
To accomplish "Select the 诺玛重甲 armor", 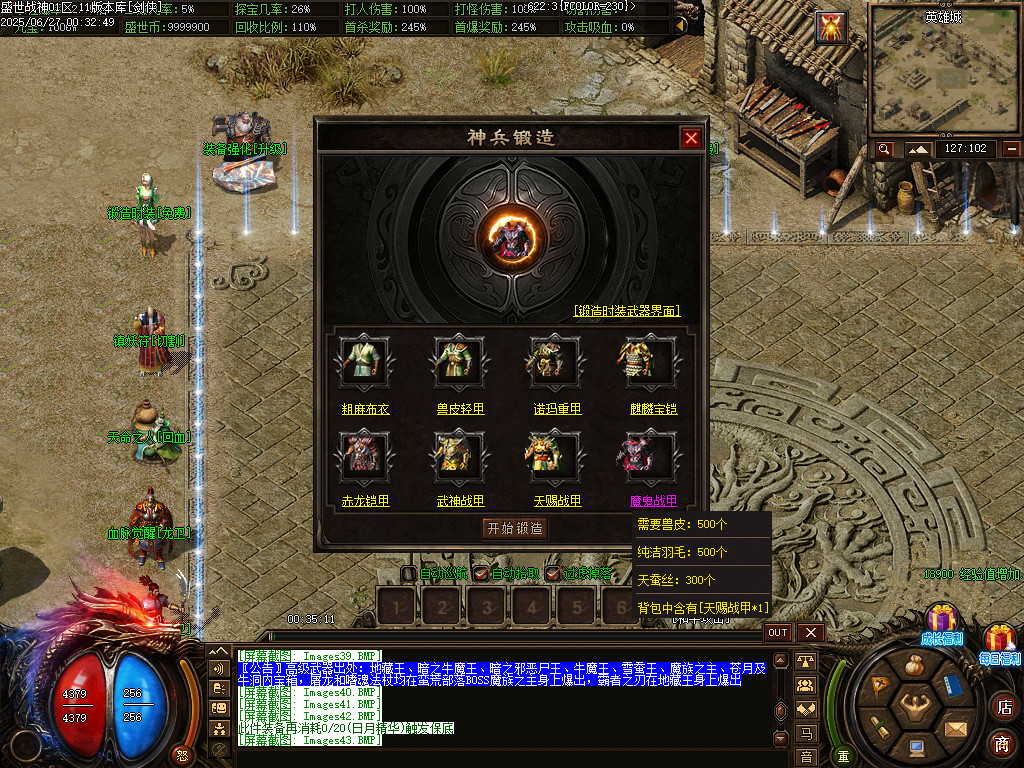I will point(555,360).
